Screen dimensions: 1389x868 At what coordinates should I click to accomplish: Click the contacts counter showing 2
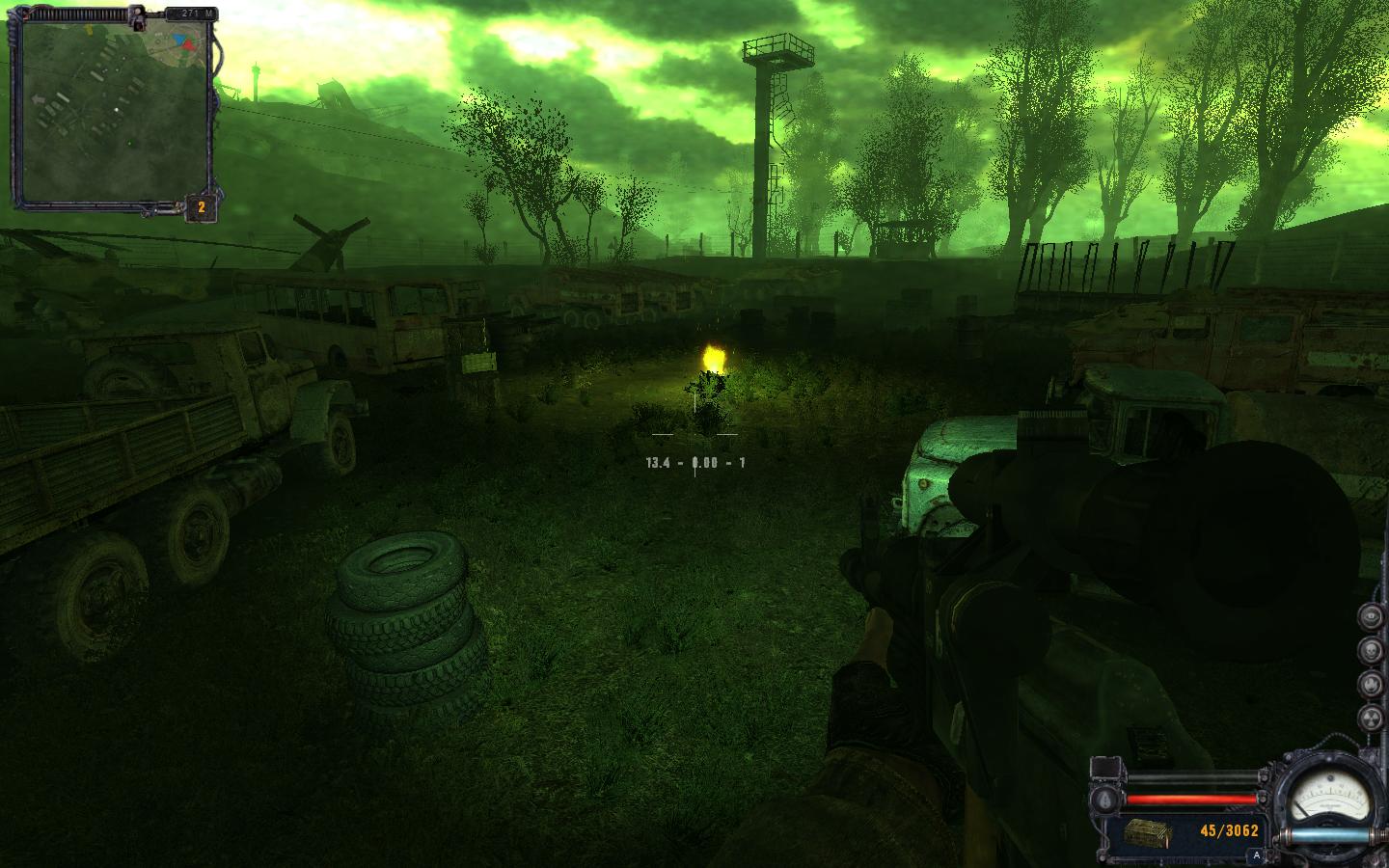point(201,206)
